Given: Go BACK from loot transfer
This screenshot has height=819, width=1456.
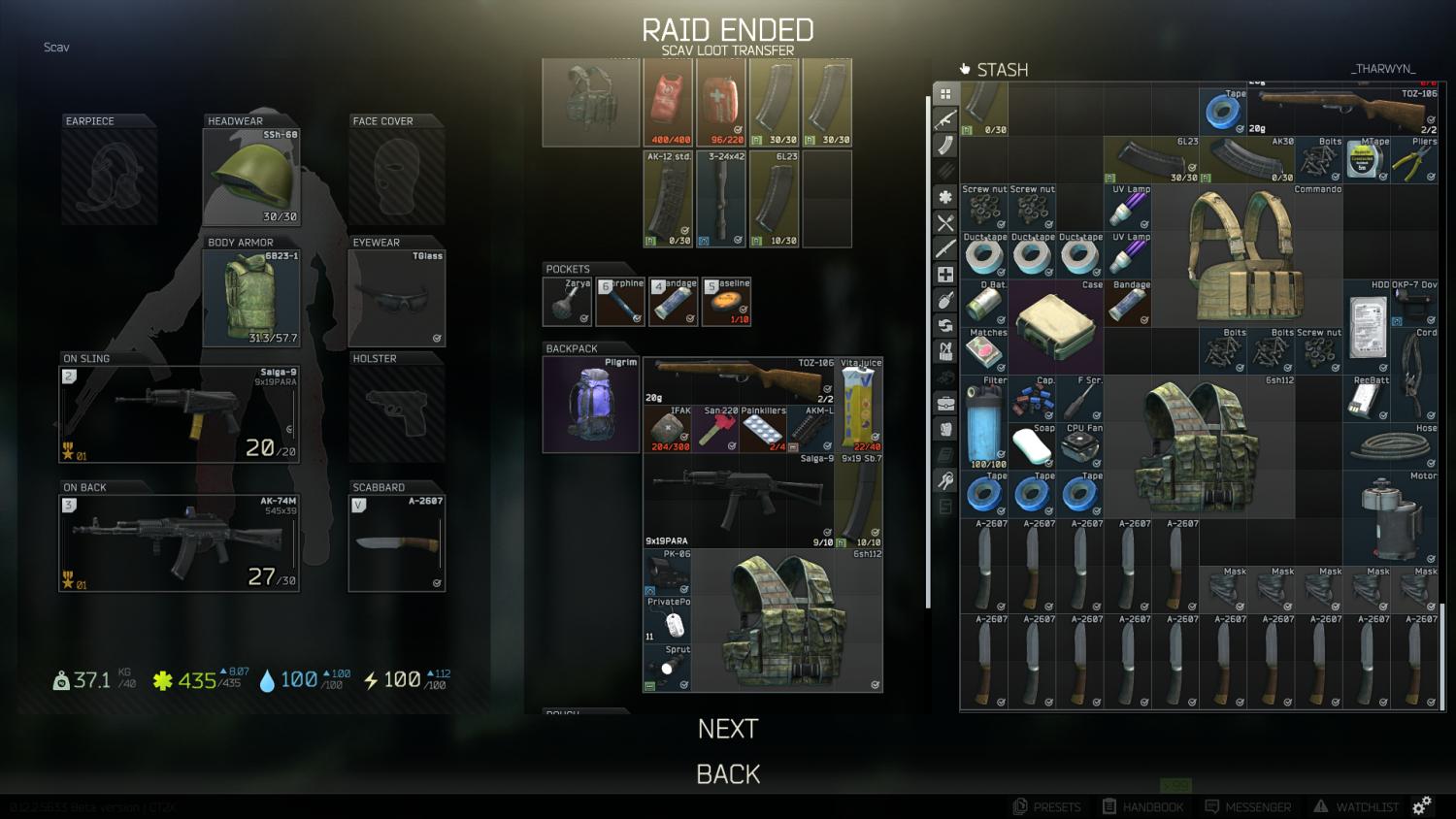Looking at the screenshot, I should click(727, 774).
